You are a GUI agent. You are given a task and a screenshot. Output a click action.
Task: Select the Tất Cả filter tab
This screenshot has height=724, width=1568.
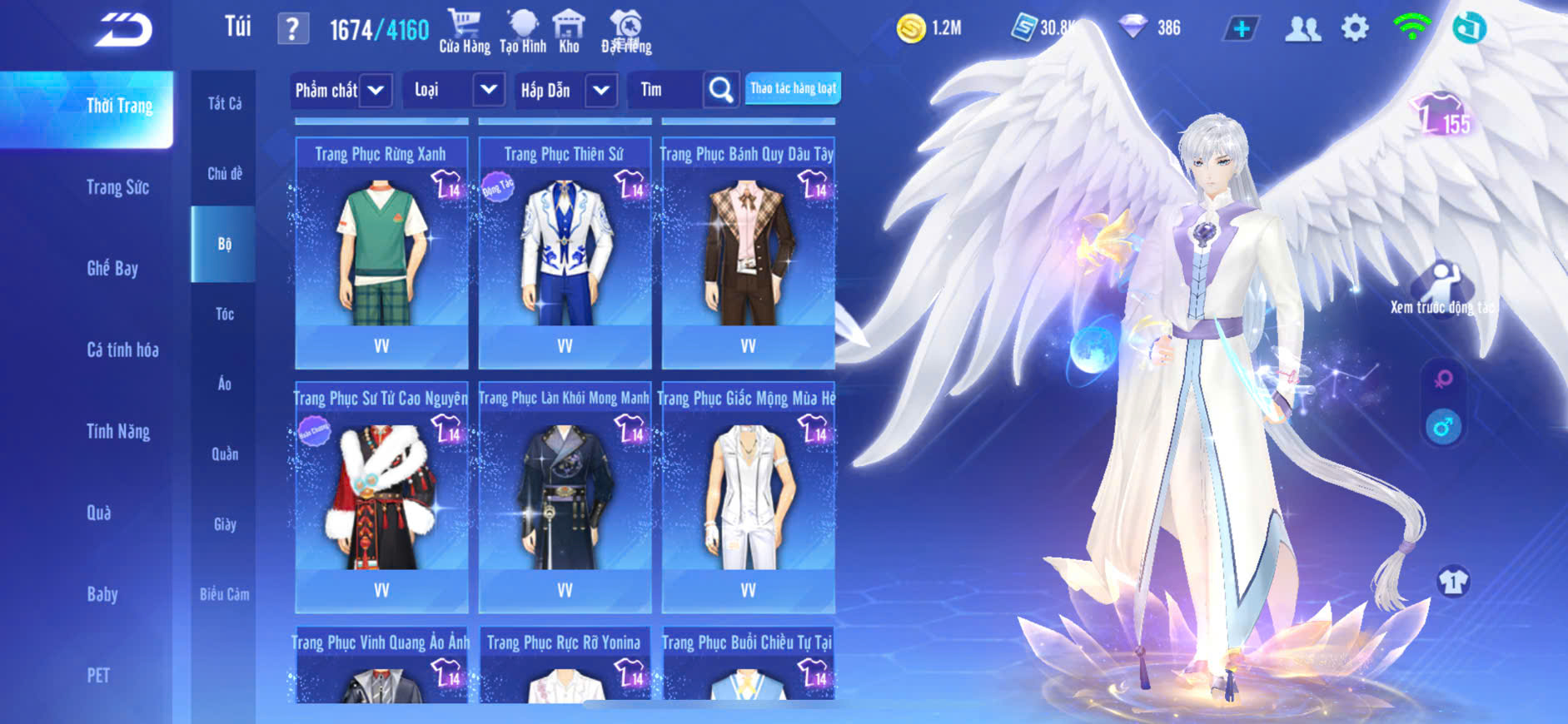coord(224,103)
